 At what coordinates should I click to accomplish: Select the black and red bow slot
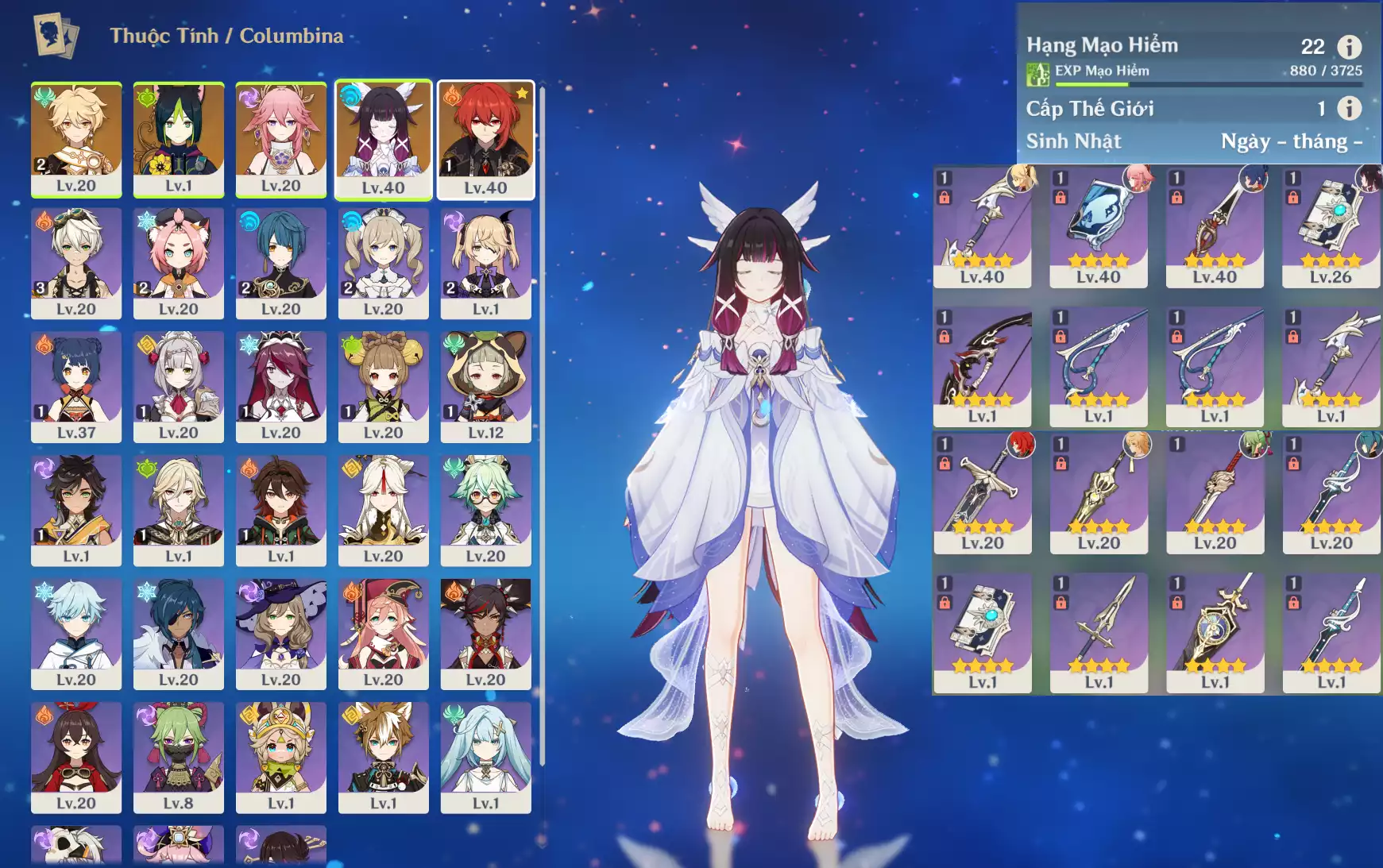983,367
